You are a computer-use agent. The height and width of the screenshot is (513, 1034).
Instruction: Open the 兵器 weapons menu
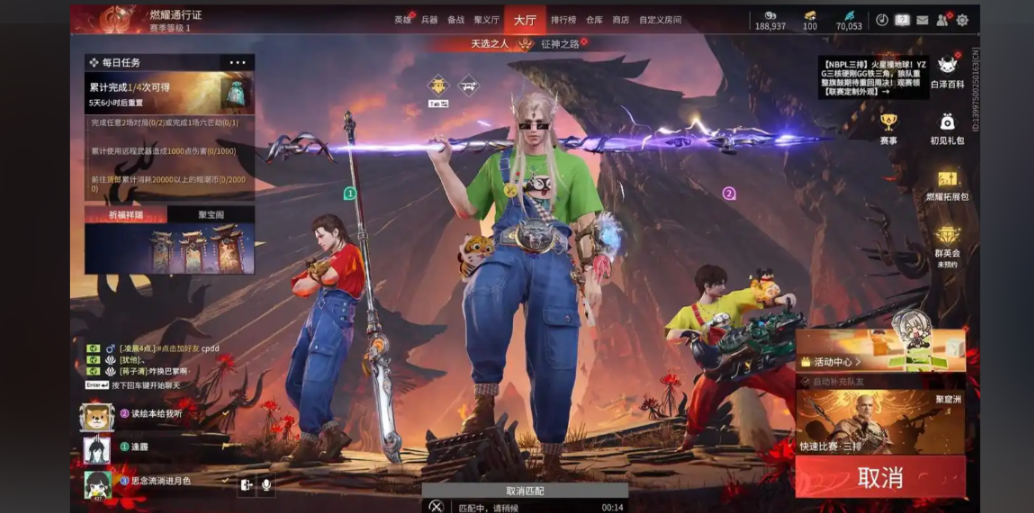(x=429, y=19)
